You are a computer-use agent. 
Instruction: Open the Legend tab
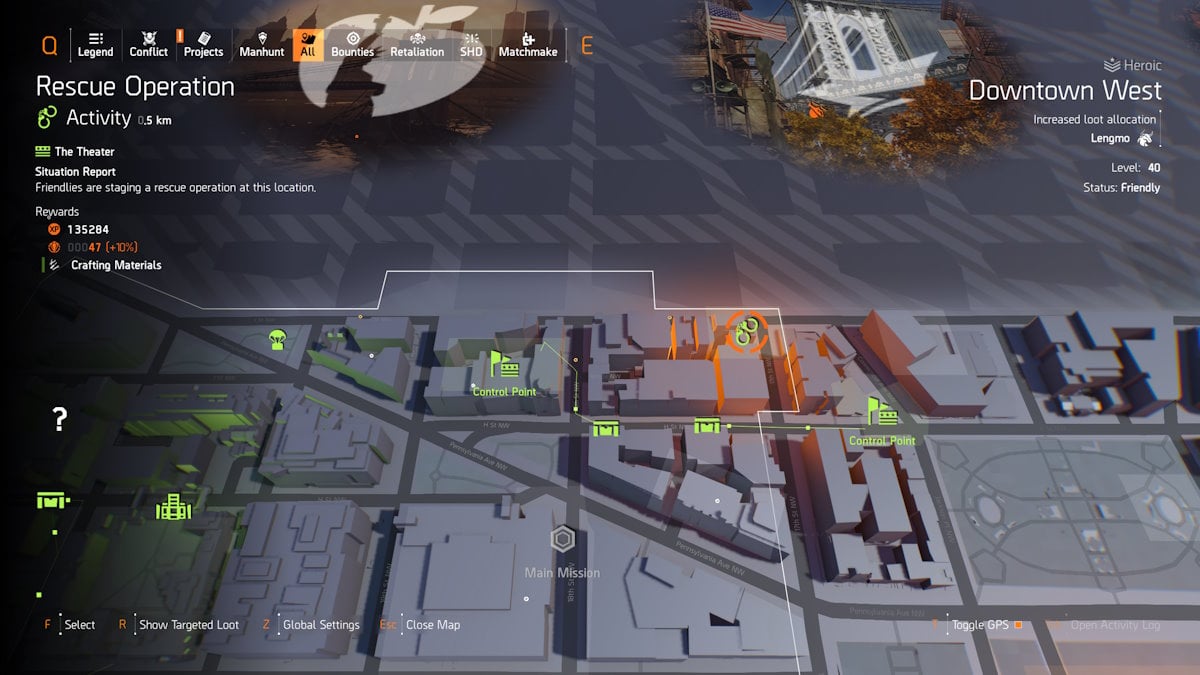95,44
